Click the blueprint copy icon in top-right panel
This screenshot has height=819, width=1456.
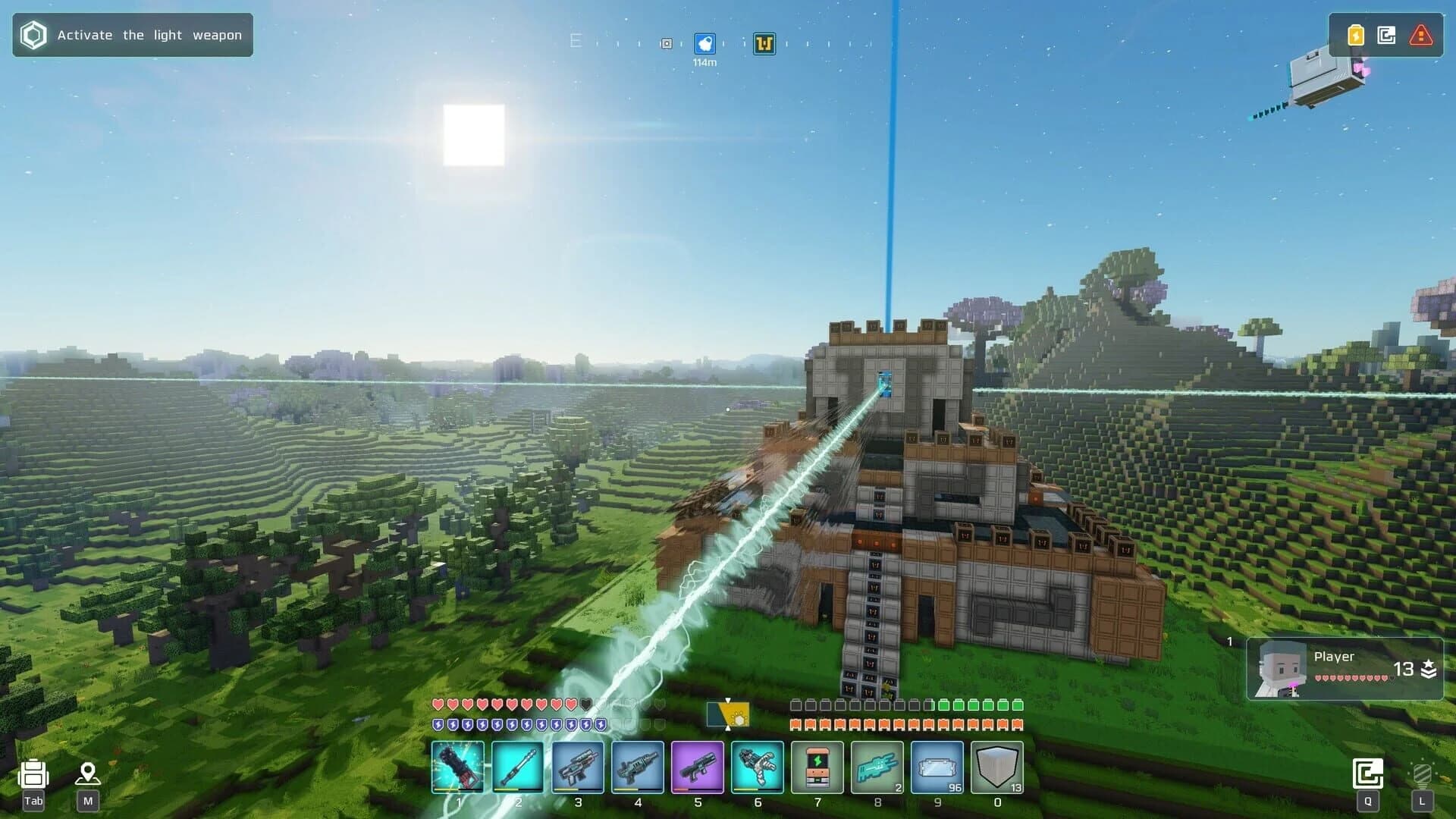pos(1387,34)
